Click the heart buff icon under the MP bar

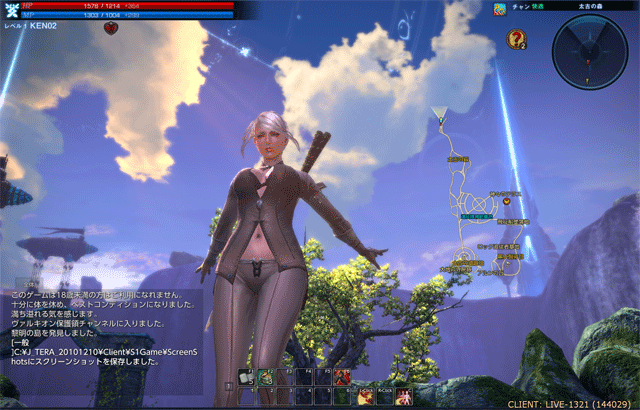[x=109, y=28]
